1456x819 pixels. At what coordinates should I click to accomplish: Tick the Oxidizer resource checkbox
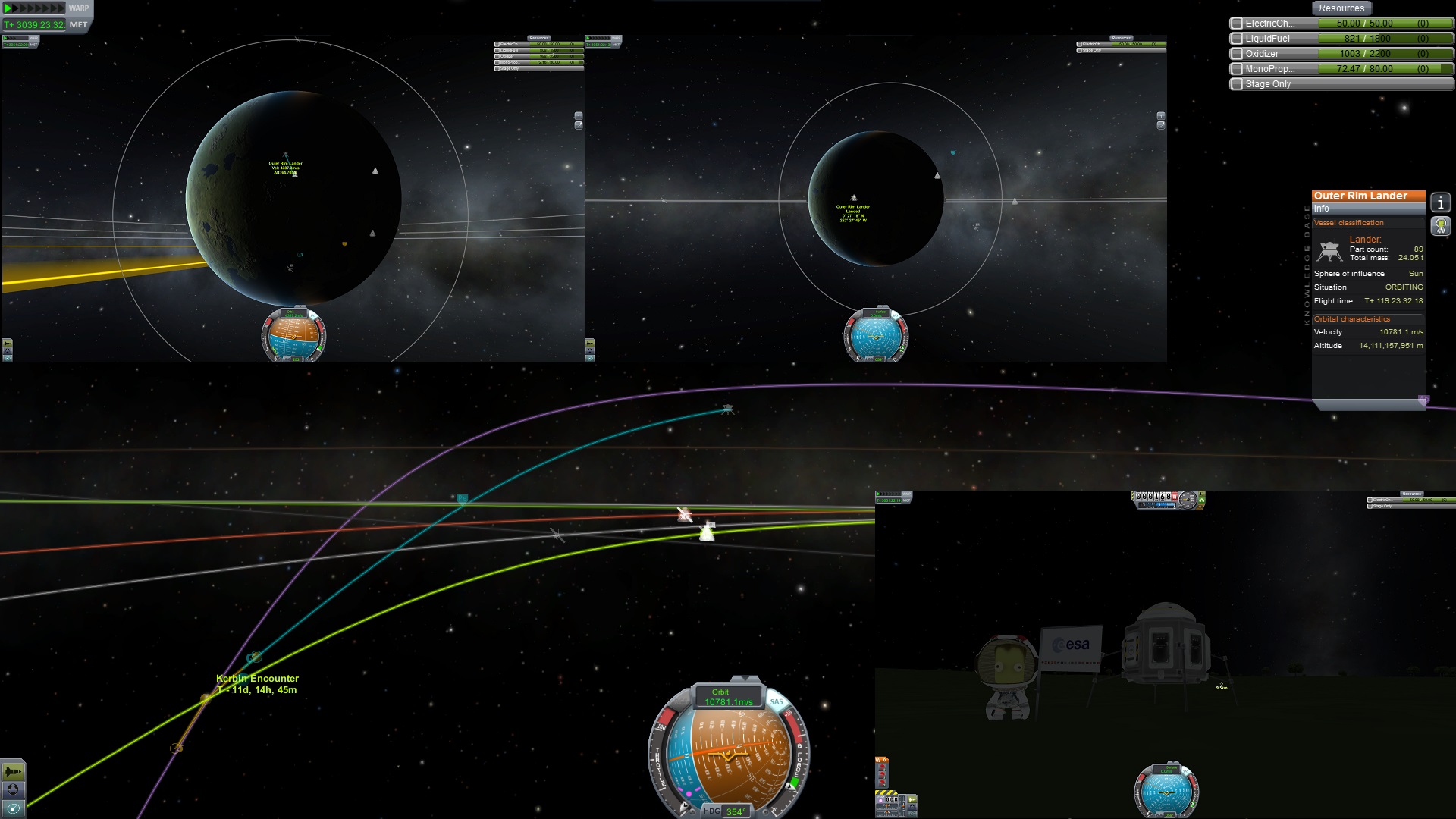coord(1237,54)
